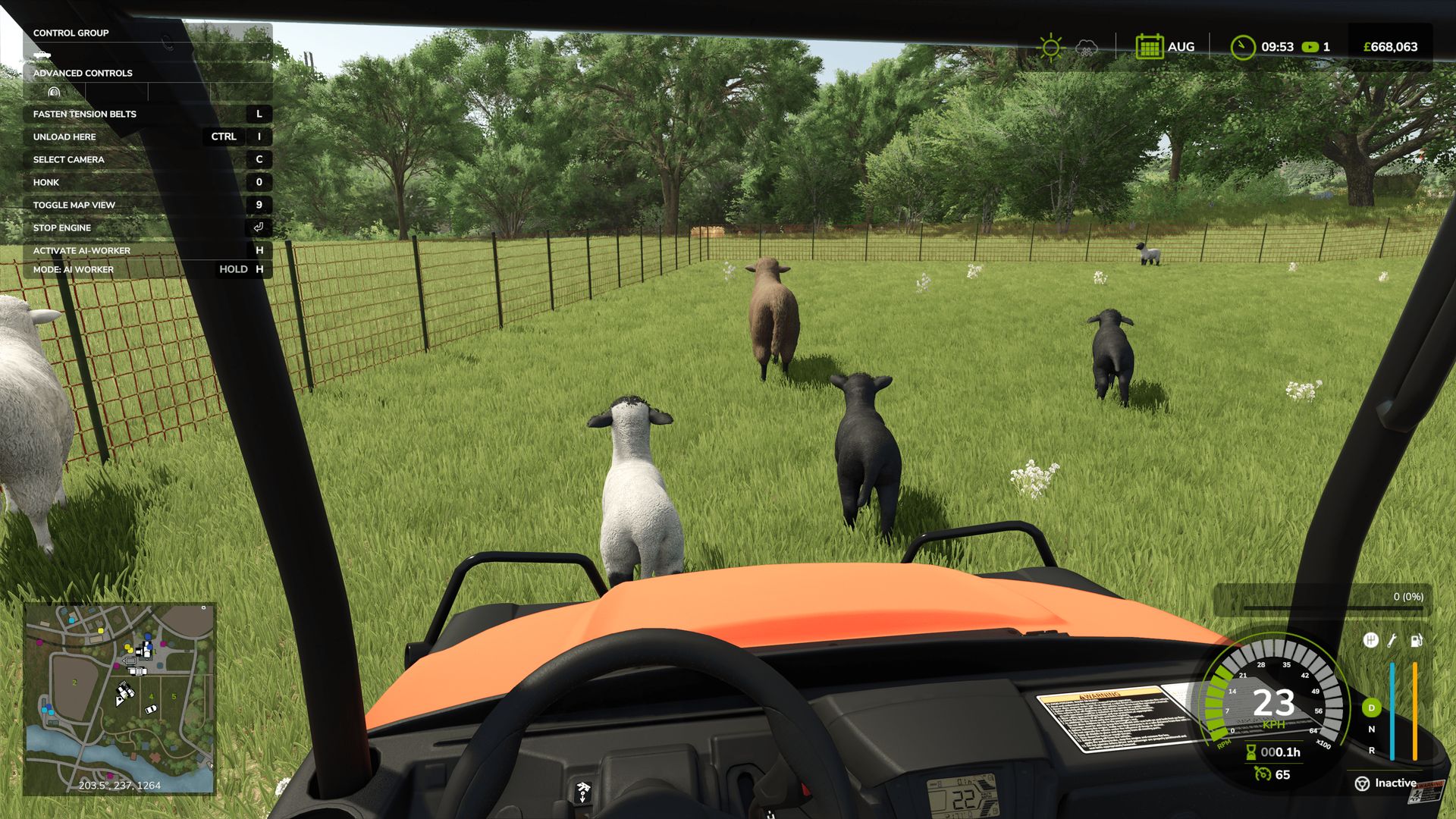The width and height of the screenshot is (1456, 819).
Task: Open the AUG calendar icon
Action: tap(1150, 46)
